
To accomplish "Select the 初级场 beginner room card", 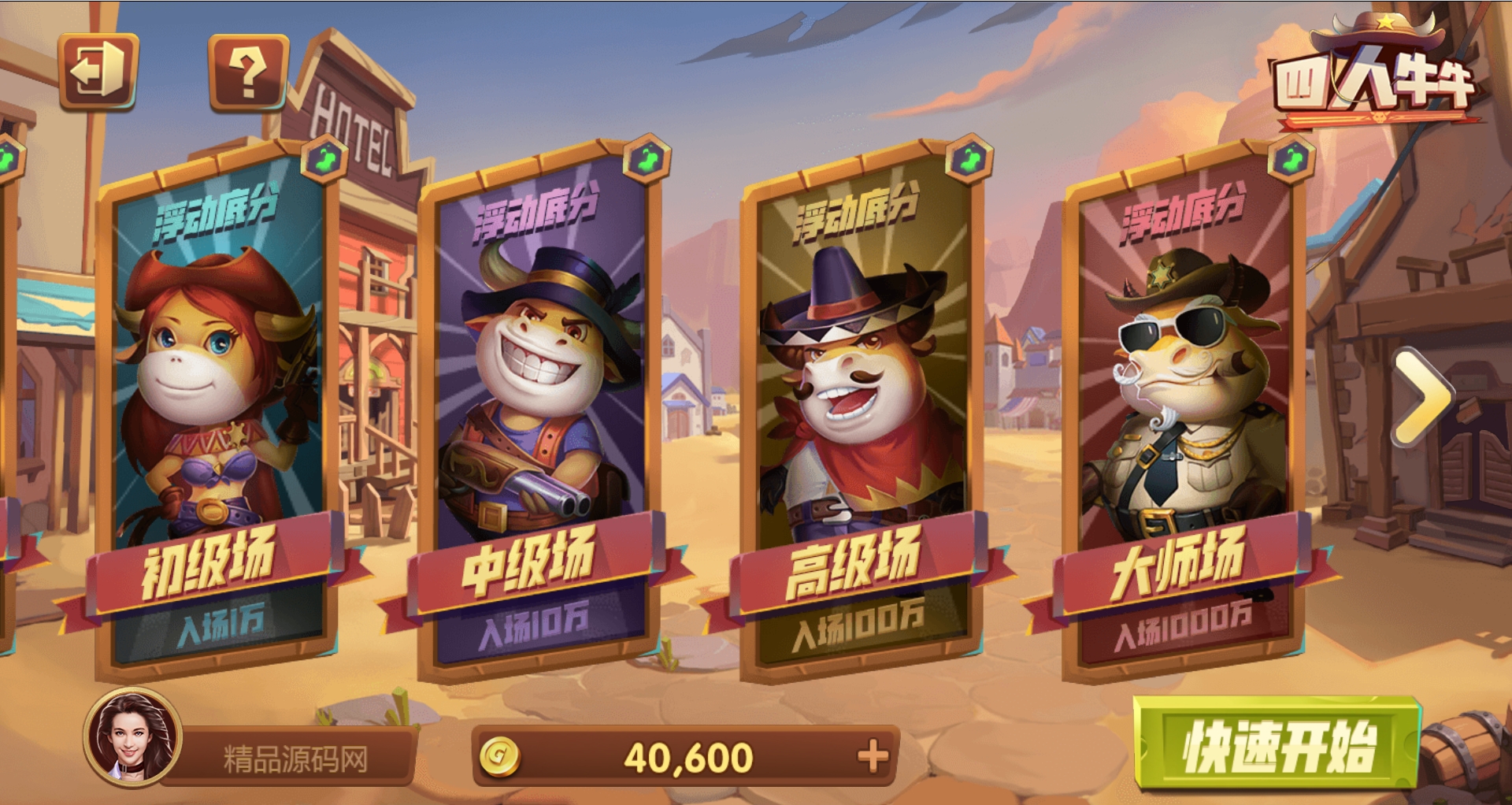I will [x=217, y=410].
